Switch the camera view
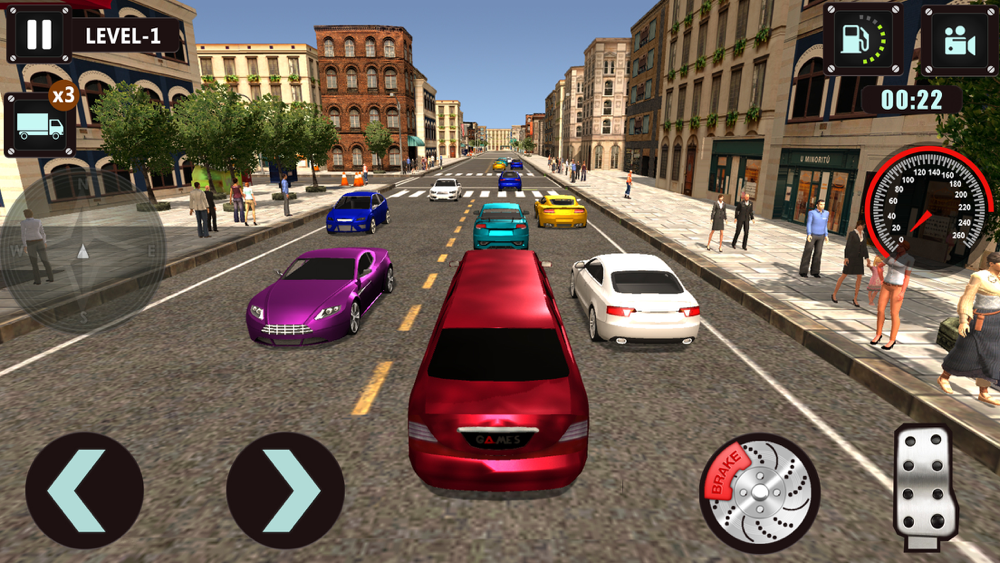 960,39
